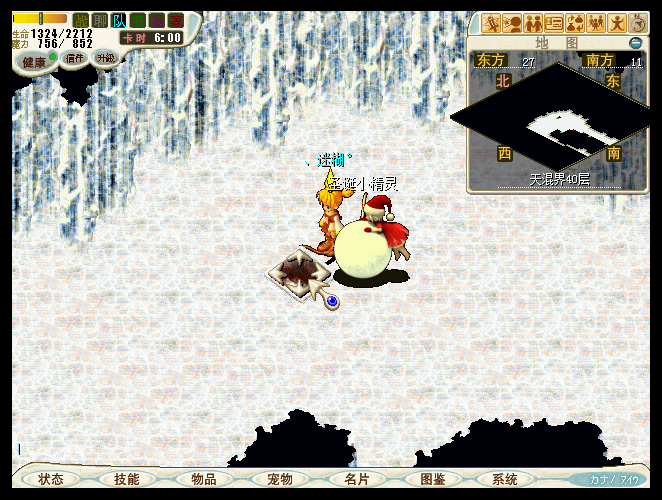Toggle the 聊 chat switch

tap(100, 20)
